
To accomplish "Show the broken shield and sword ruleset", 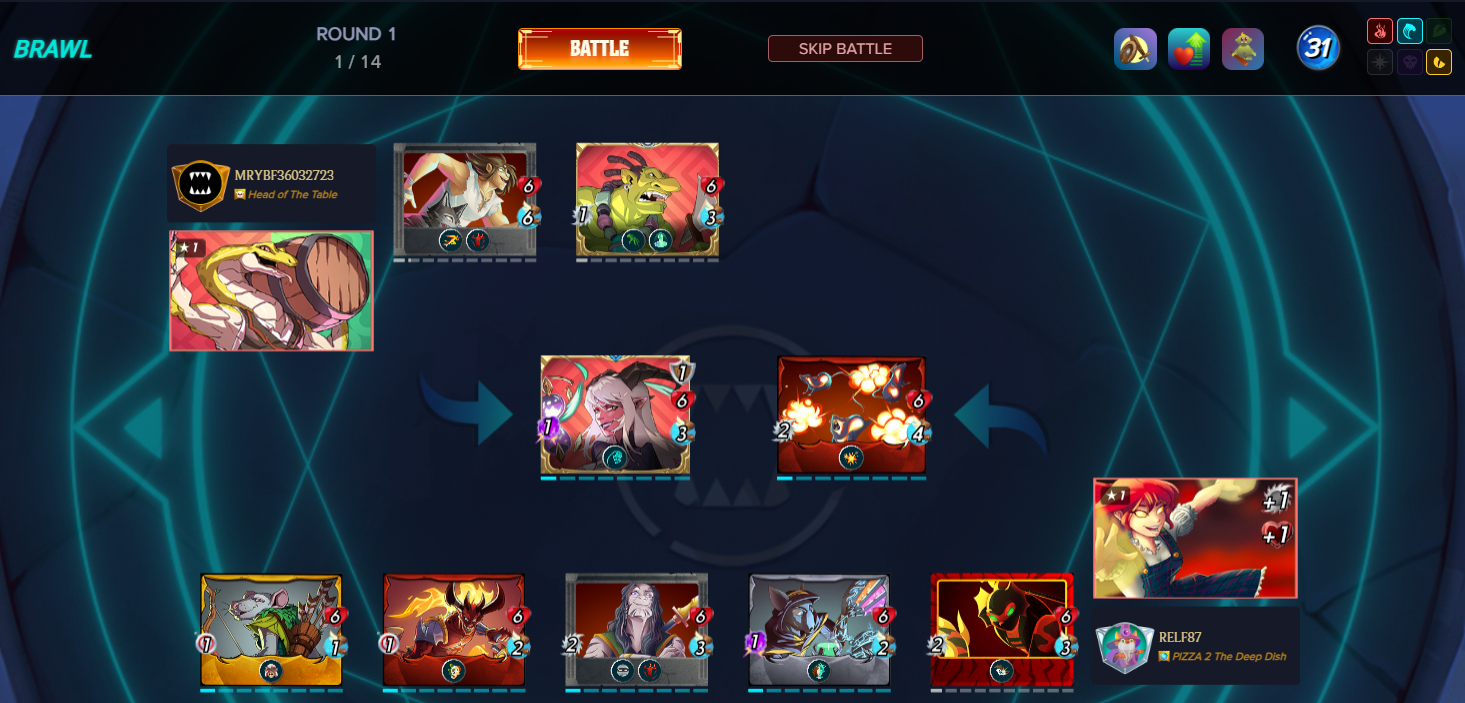I will point(1135,49).
